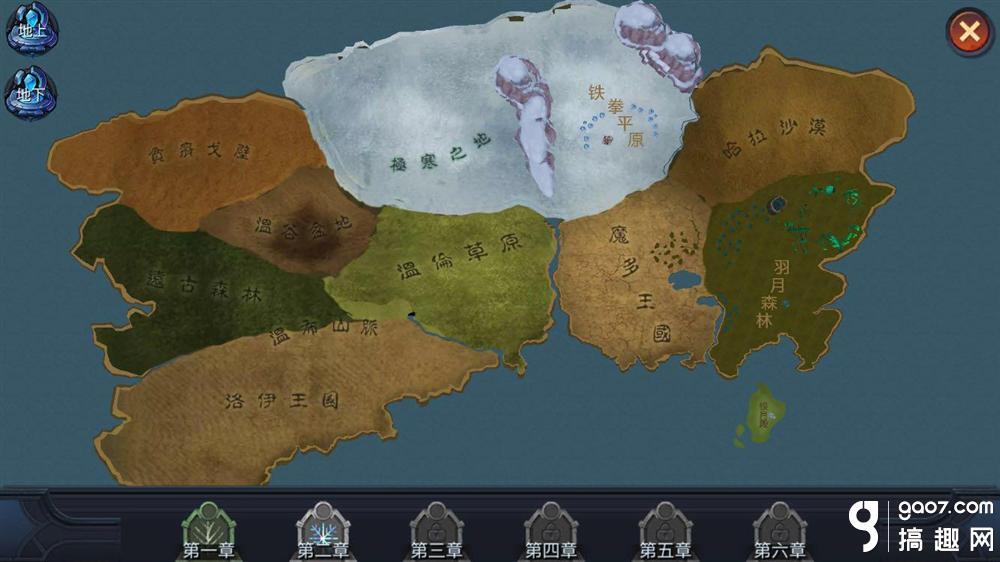Switch to the 地下 underground map
Viewport: 1000px width, 562px height.
click(x=32, y=93)
